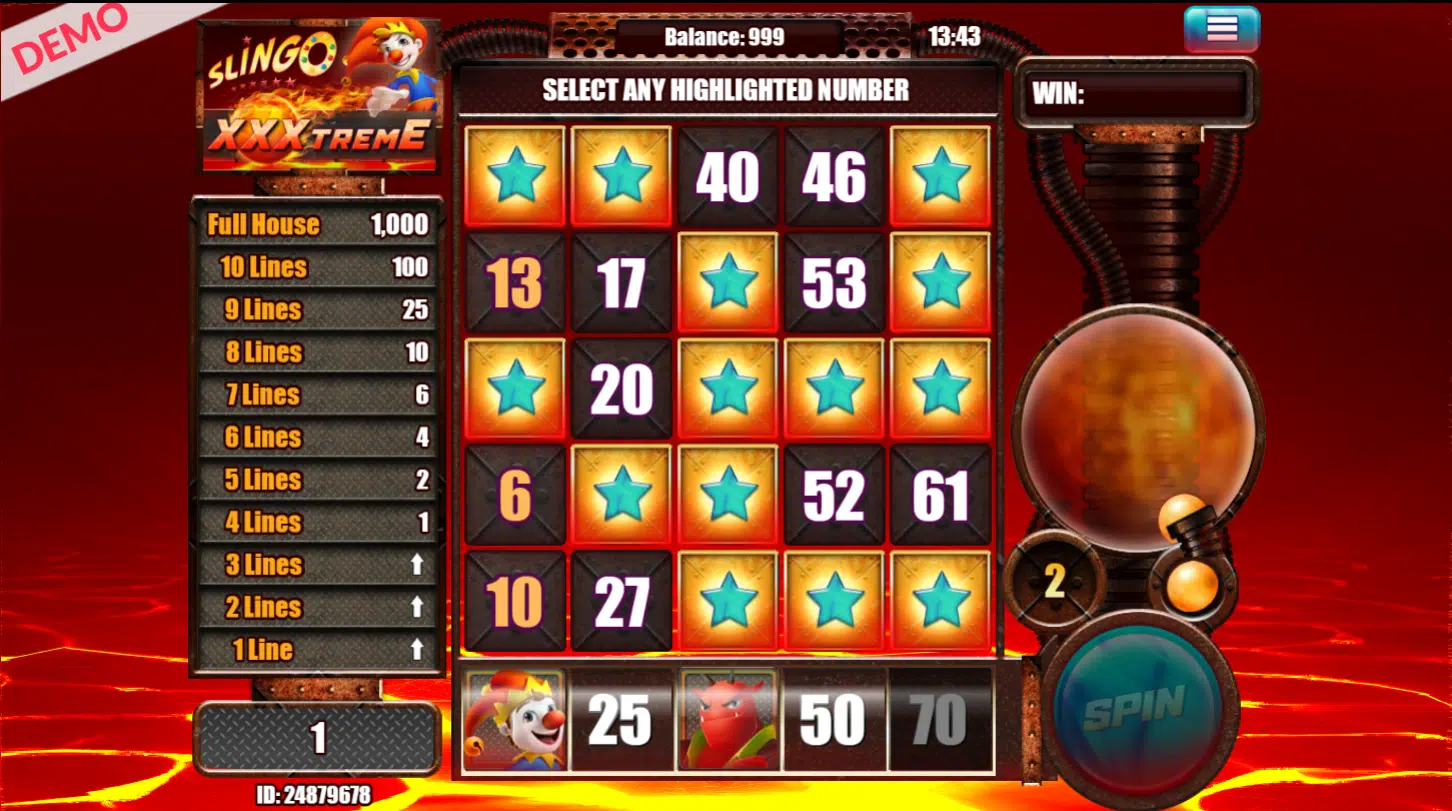Click the Balance display at the top
Image resolution: width=1452 pixels, height=811 pixels.
pos(727,35)
